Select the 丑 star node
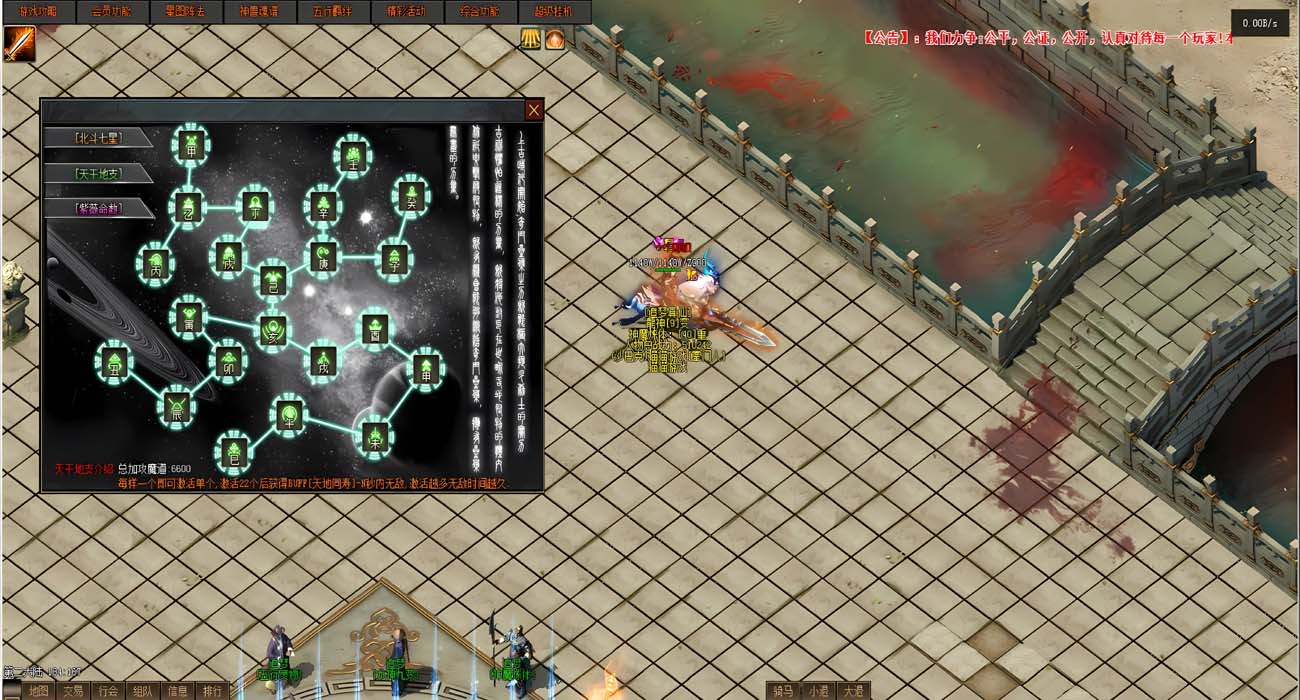The image size is (1300, 700). coord(113,360)
